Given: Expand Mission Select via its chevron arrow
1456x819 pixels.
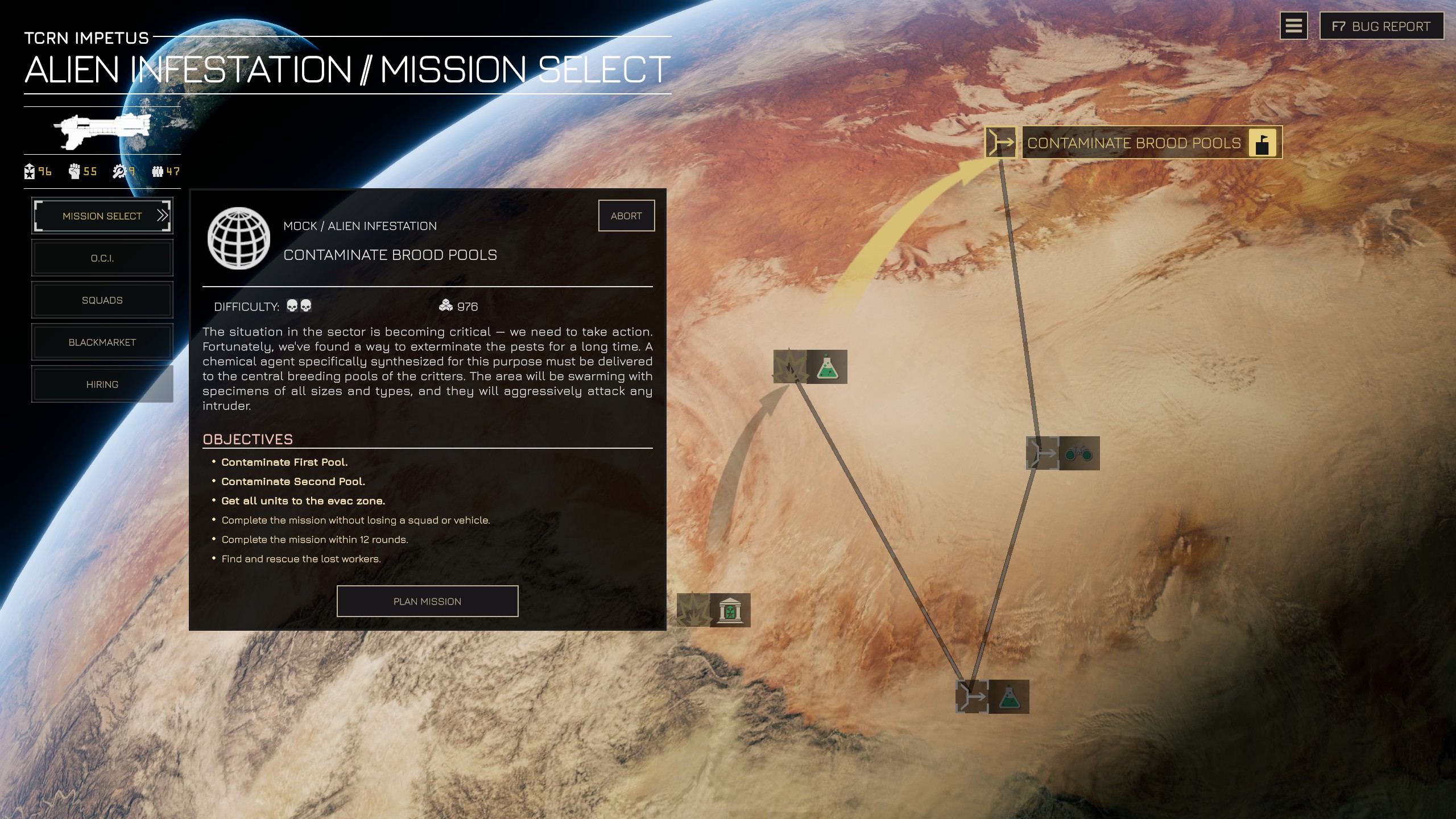Looking at the screenshot, I should (x=163, y=216).
